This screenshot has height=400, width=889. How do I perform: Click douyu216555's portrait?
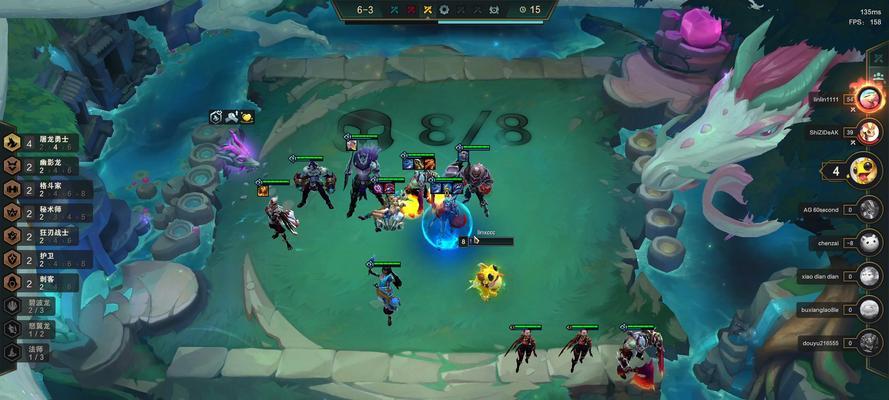pyautogui.click(x=868, y=343)
